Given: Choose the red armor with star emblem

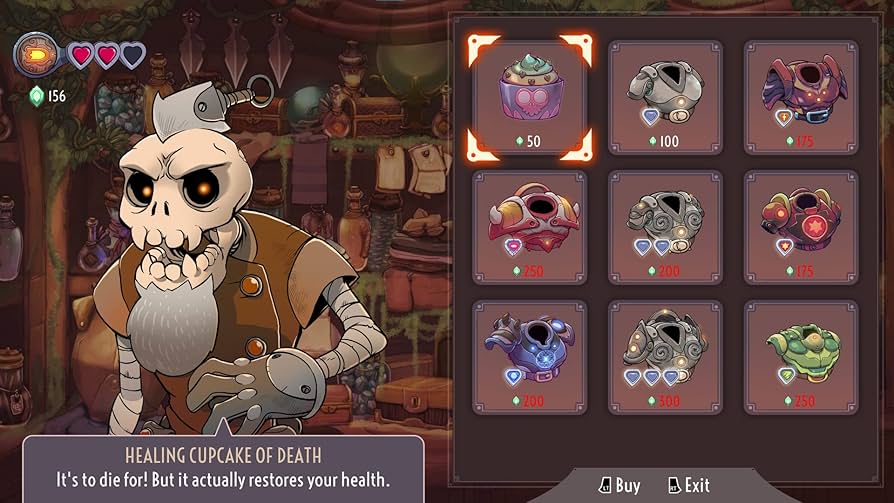Looking at the screenshot, I should pos(800,227).
